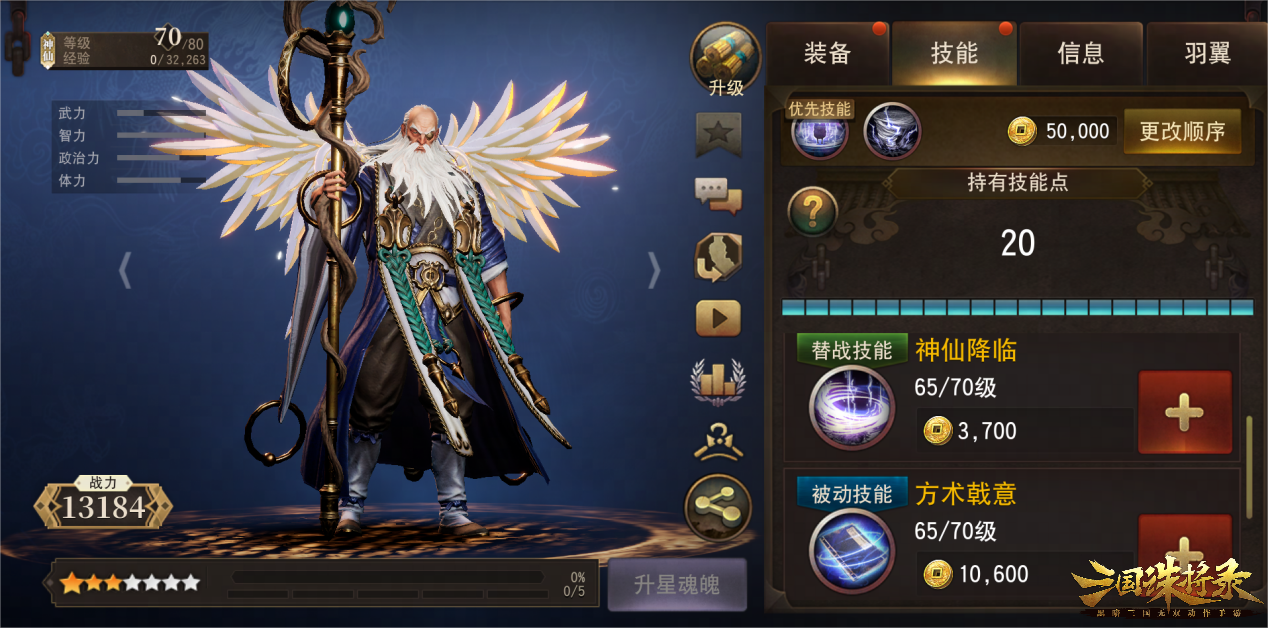Screen dimensions: 1268x628
Task: Show the next character with right arrow
Action: (x=654, y=270)
